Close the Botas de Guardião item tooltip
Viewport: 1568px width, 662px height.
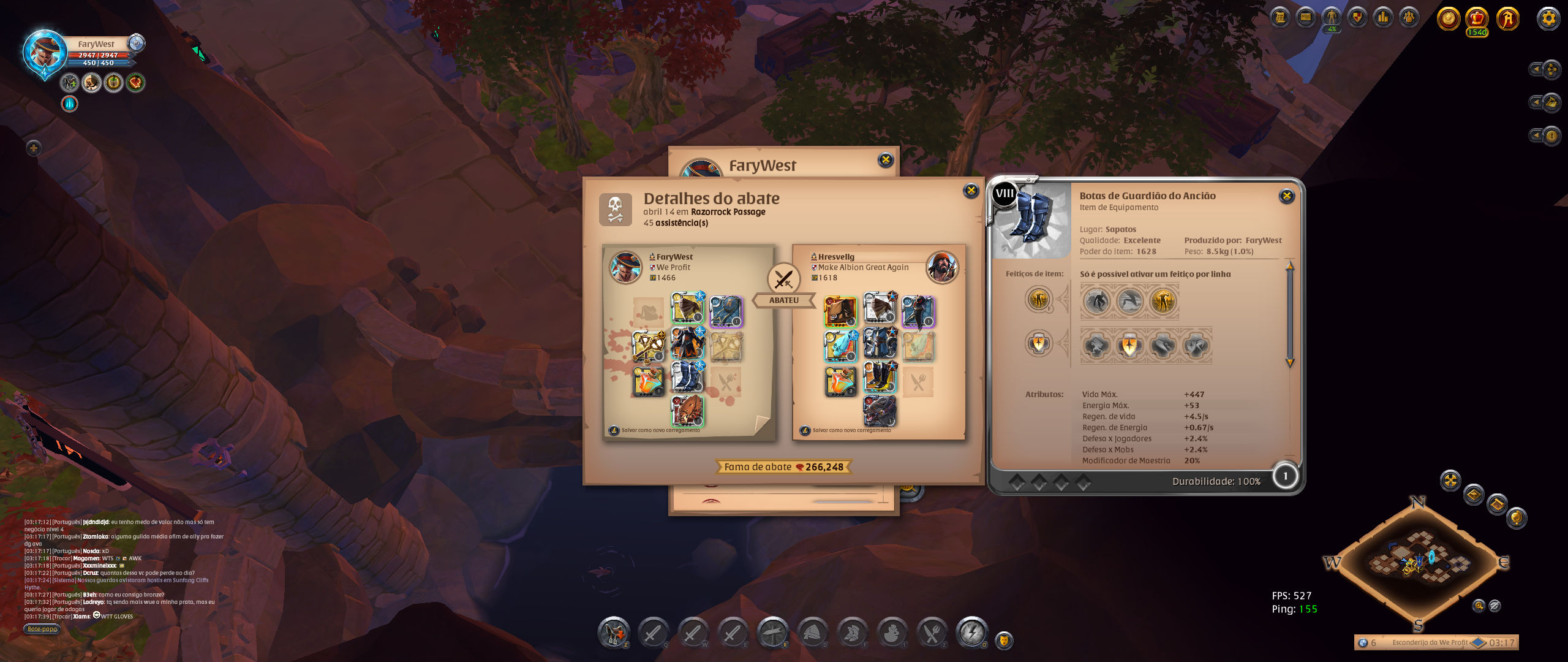(x=1286, y=196)
